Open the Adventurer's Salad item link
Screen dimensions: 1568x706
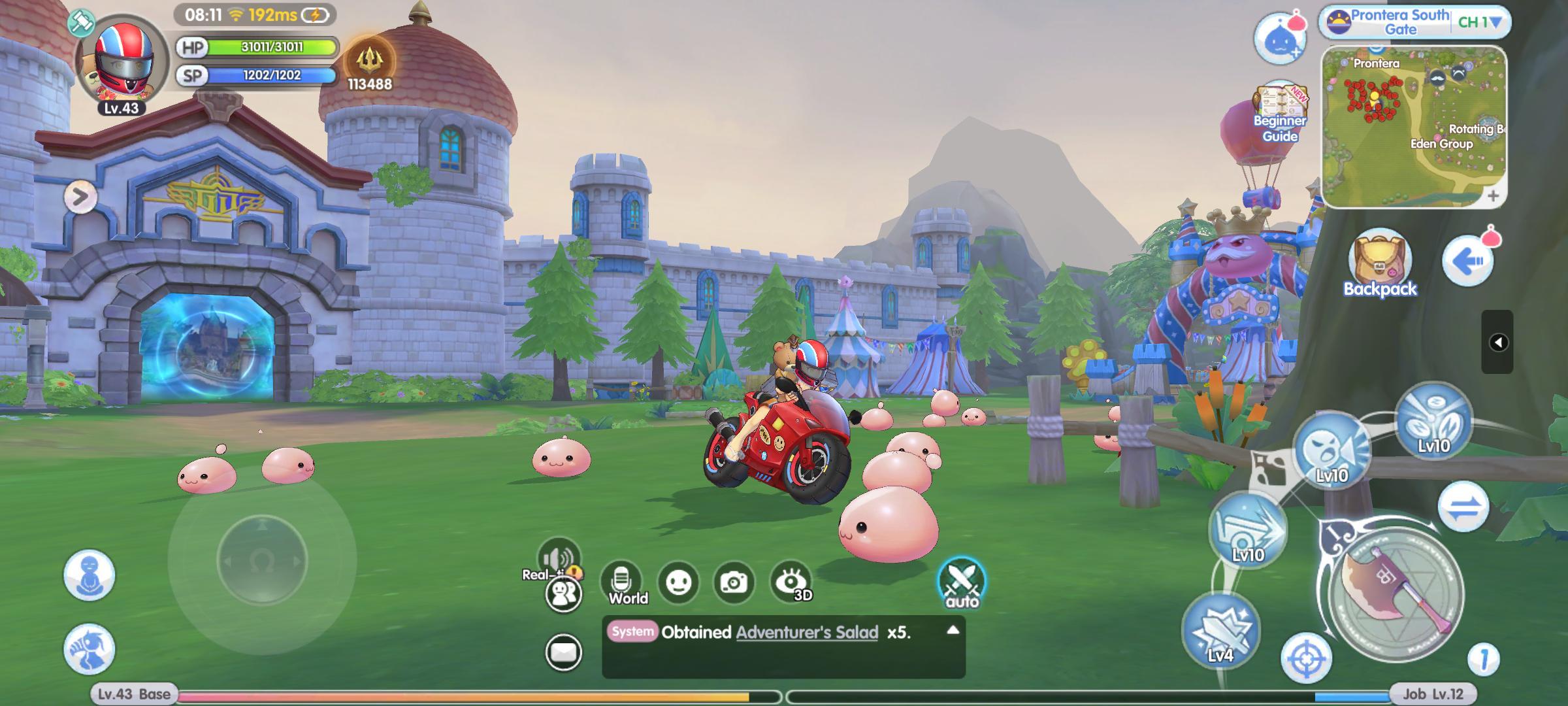[x=806, y=632]
